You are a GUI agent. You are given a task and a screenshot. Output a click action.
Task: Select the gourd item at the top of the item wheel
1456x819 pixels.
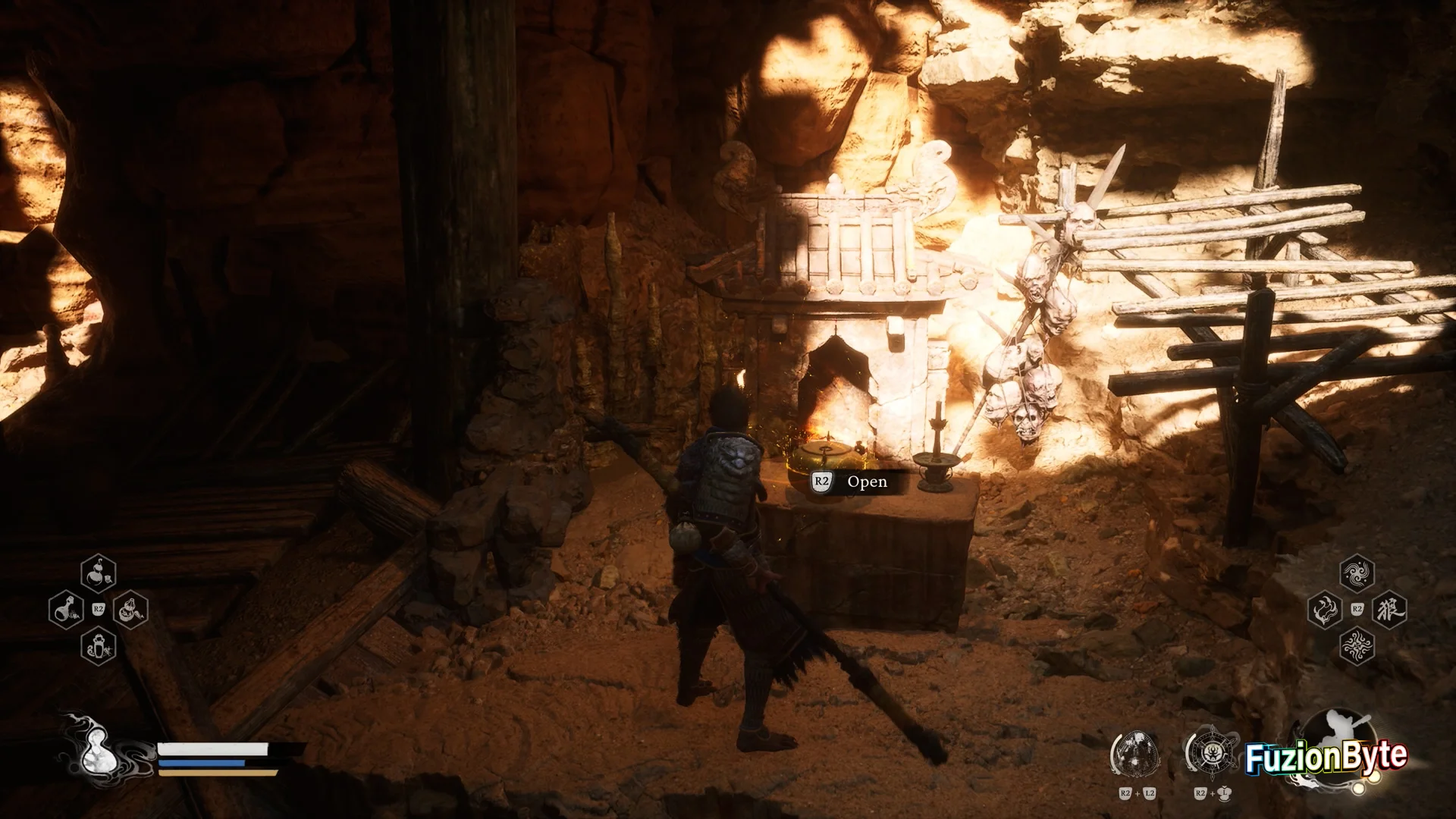point(98,574)
